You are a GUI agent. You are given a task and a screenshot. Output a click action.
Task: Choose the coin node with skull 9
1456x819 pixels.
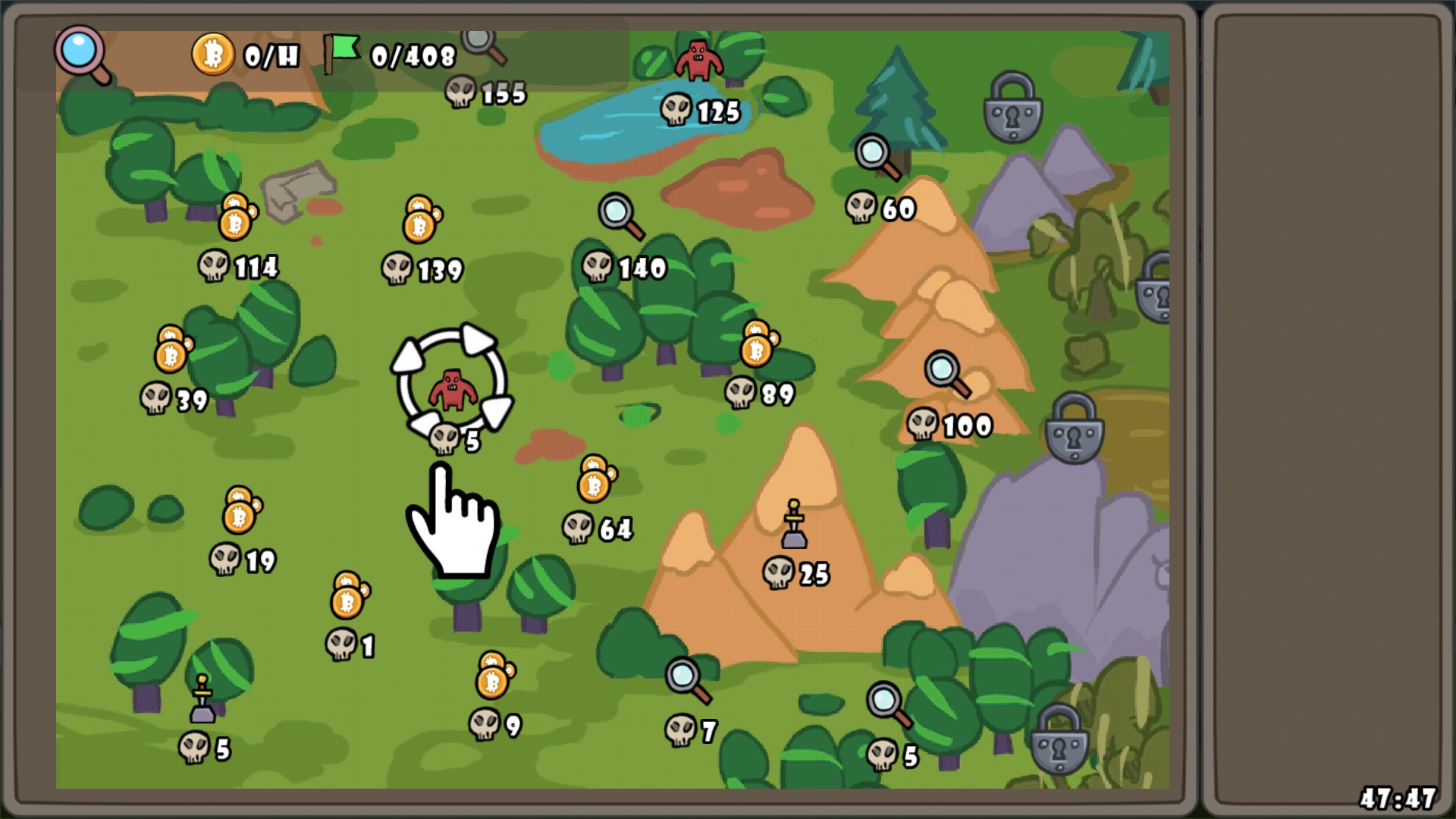pos(494,676)
